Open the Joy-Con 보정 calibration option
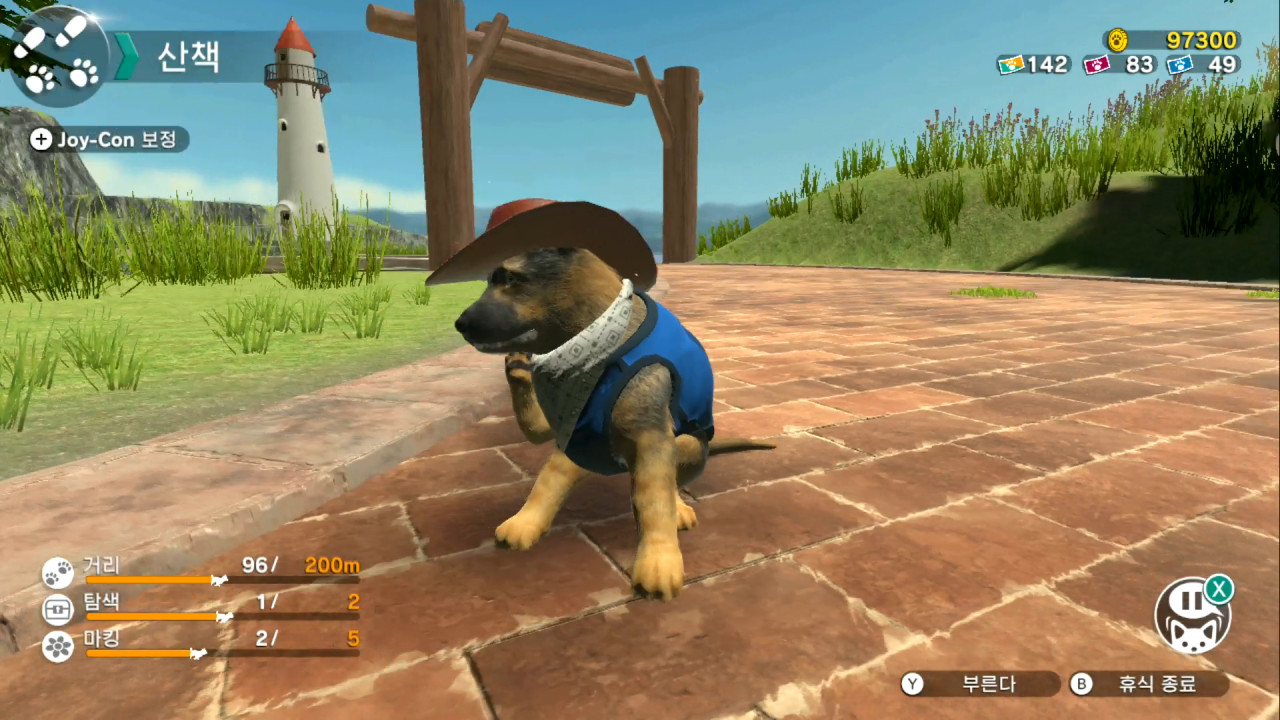 pyautogui.click(x=108, y=140)
